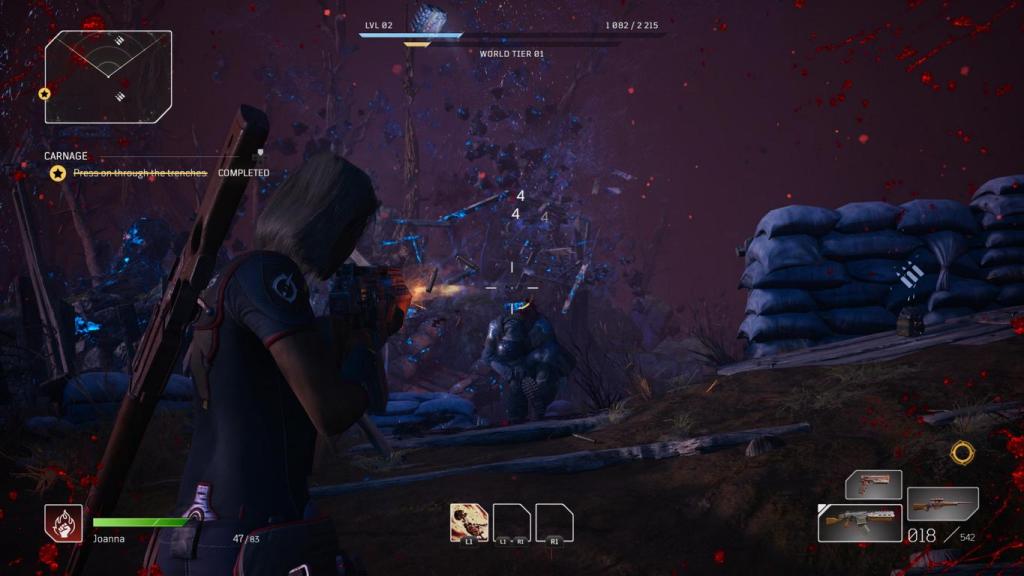Click the flaming fist class icon
Image resolution: width=1024 pixels, height=576 pixels.
[x=63, y=523]
